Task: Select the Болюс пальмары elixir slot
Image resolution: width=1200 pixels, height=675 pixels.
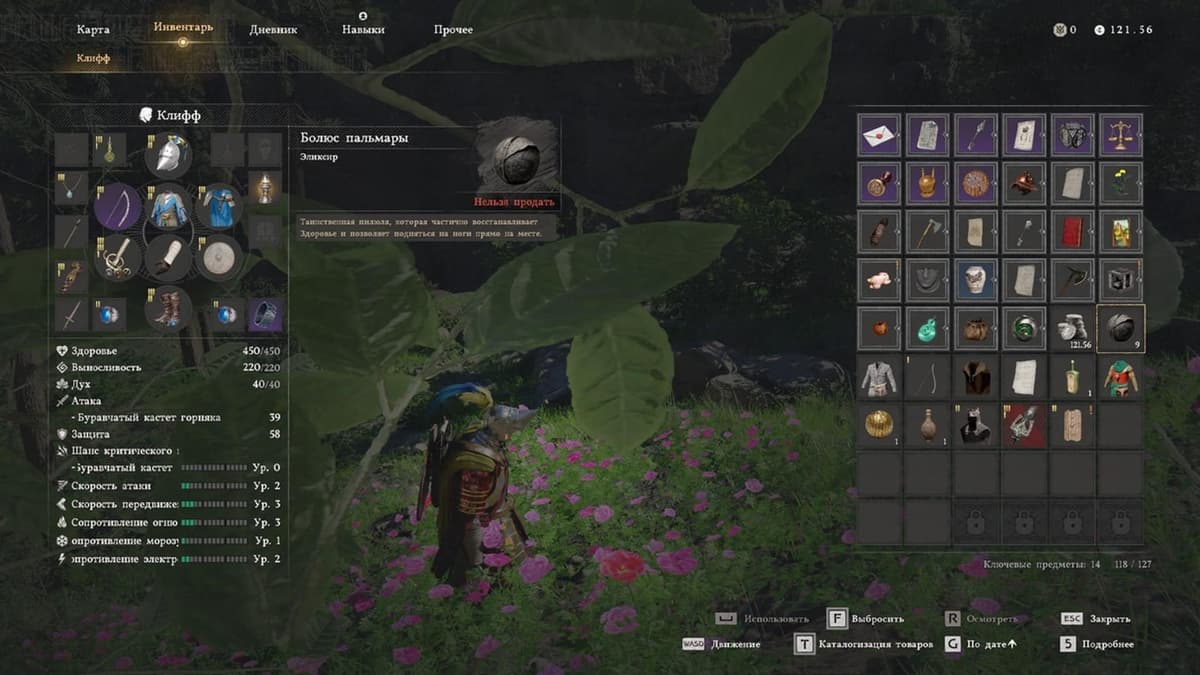Action: point(1121,327)
